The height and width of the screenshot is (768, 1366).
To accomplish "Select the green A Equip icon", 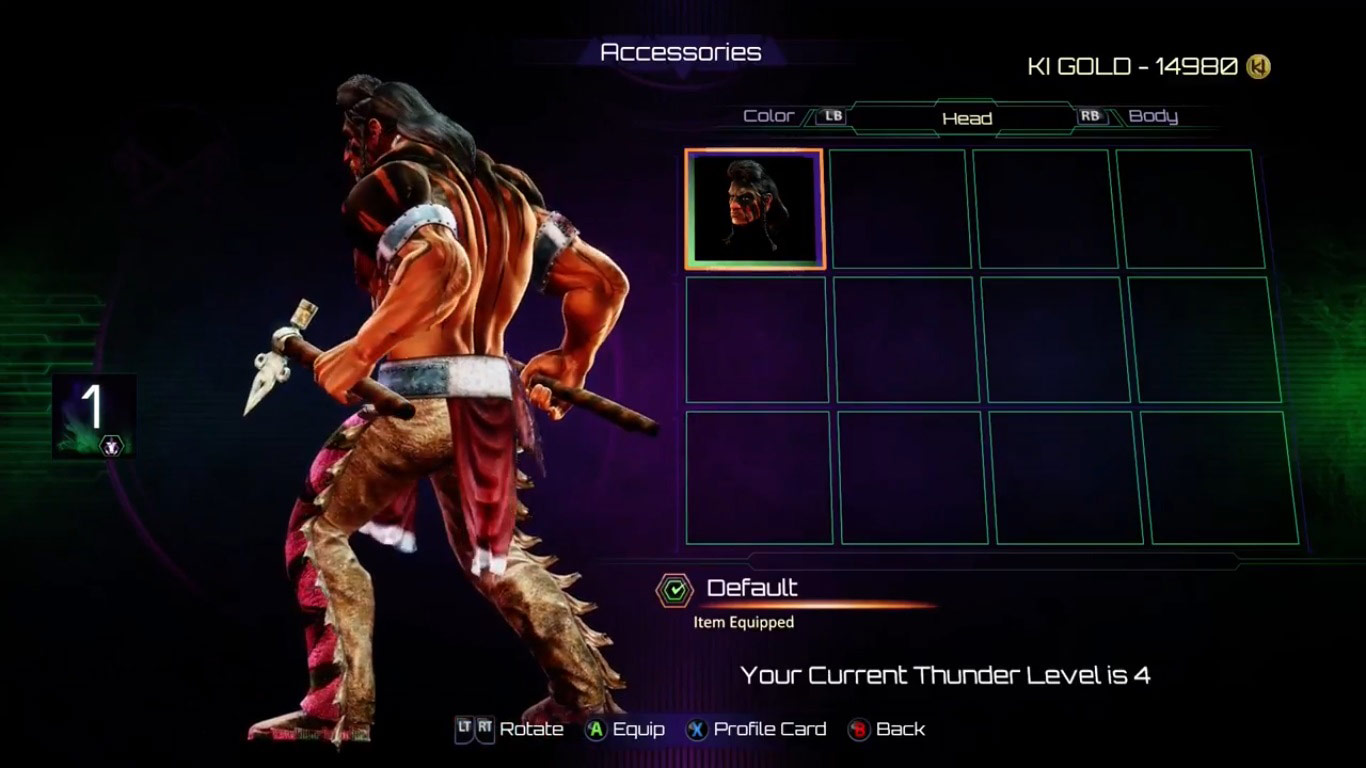I will (x=597, y=729).
